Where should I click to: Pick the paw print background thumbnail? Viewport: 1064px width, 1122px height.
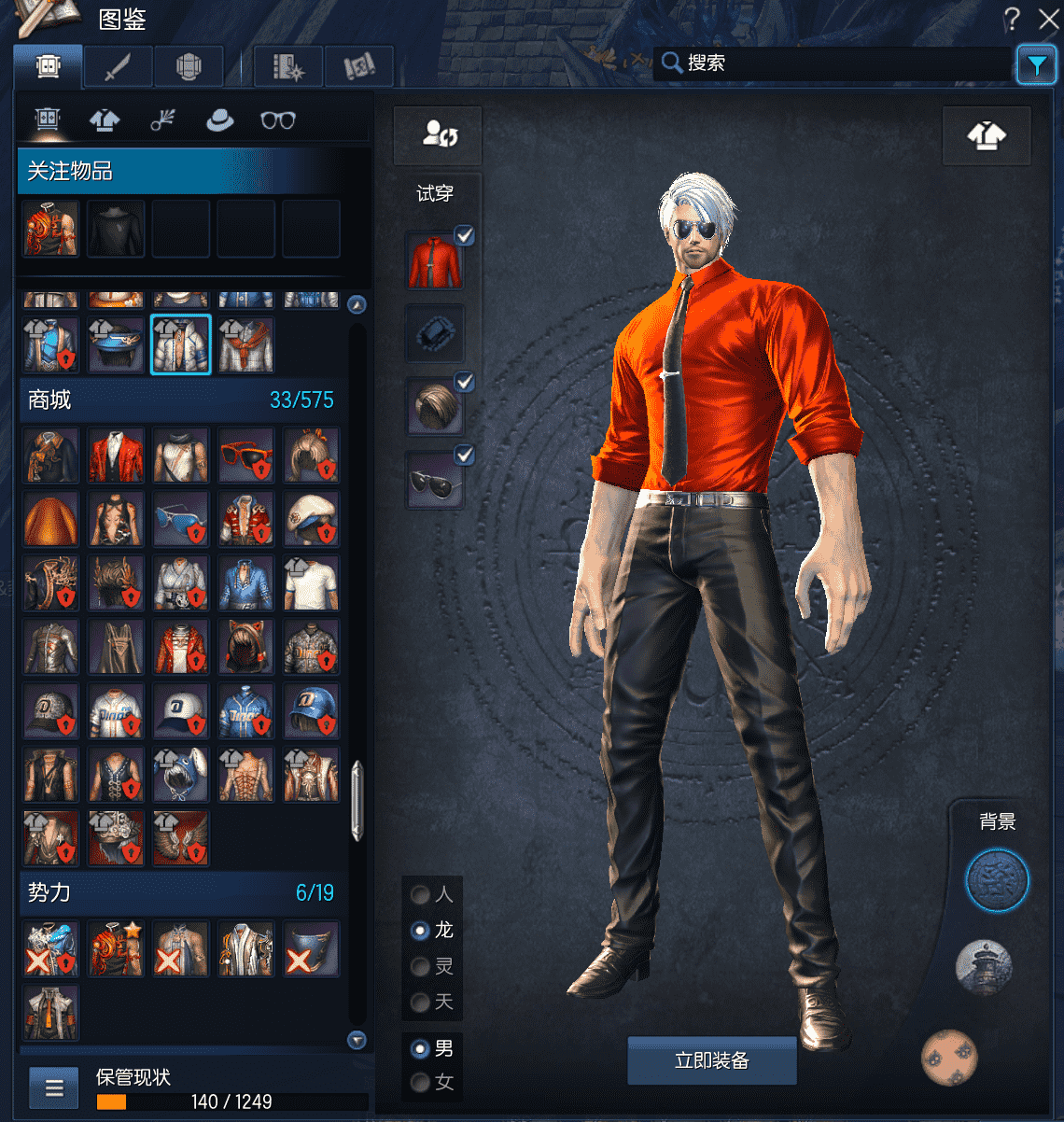[949, 1058]
